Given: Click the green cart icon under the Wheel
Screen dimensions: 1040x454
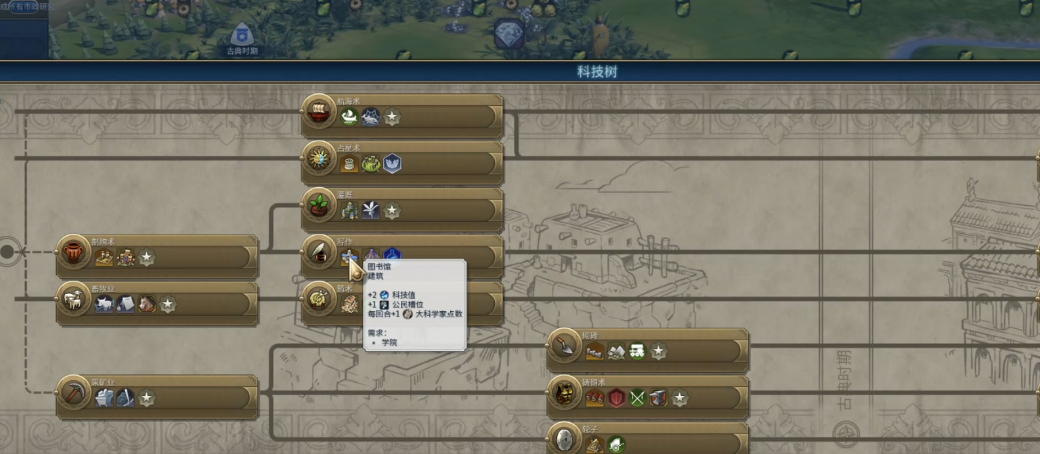Looking at the screenshot, I should tap(616, 444).
